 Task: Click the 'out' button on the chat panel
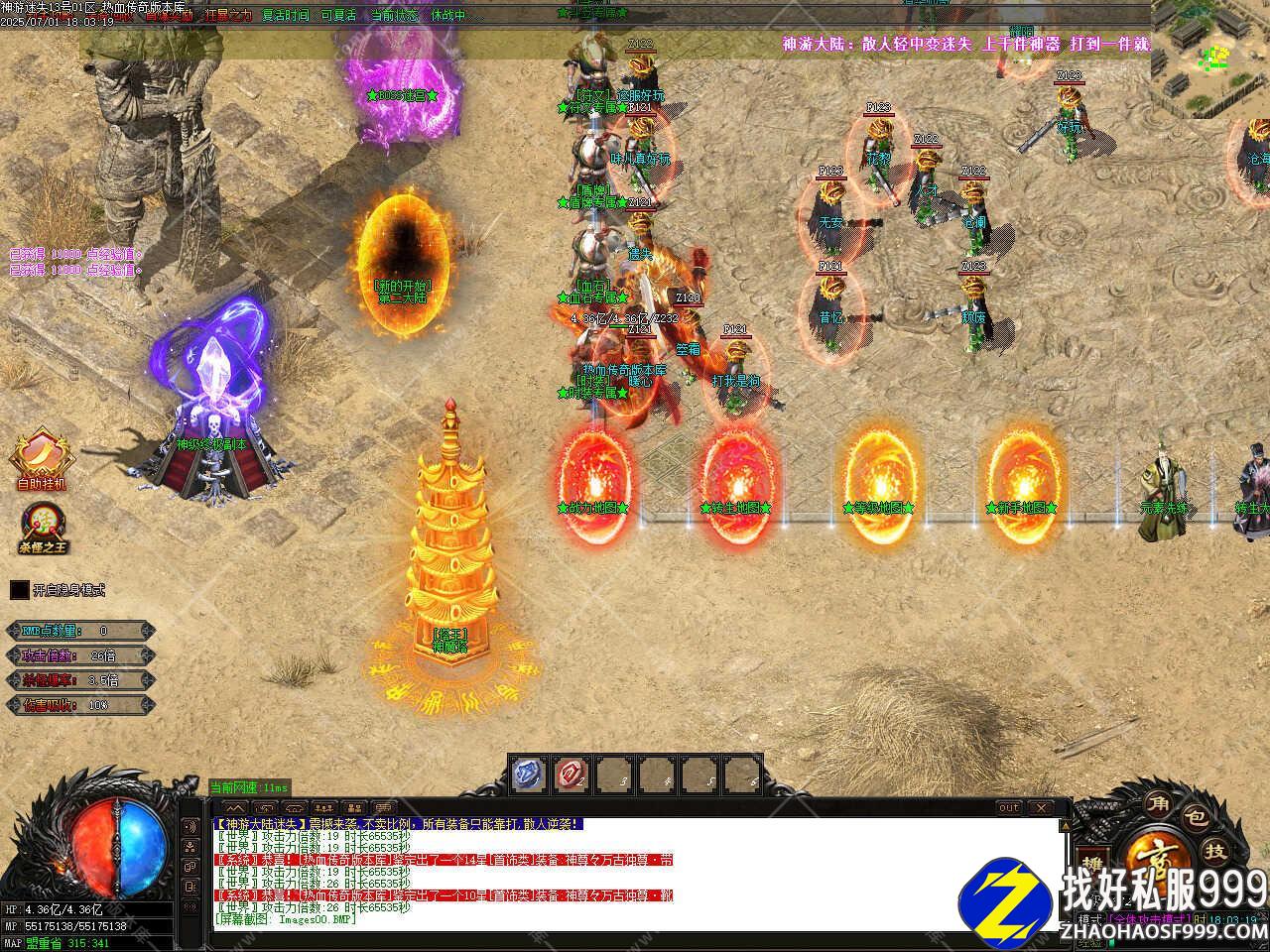(x=1008, y=808)
